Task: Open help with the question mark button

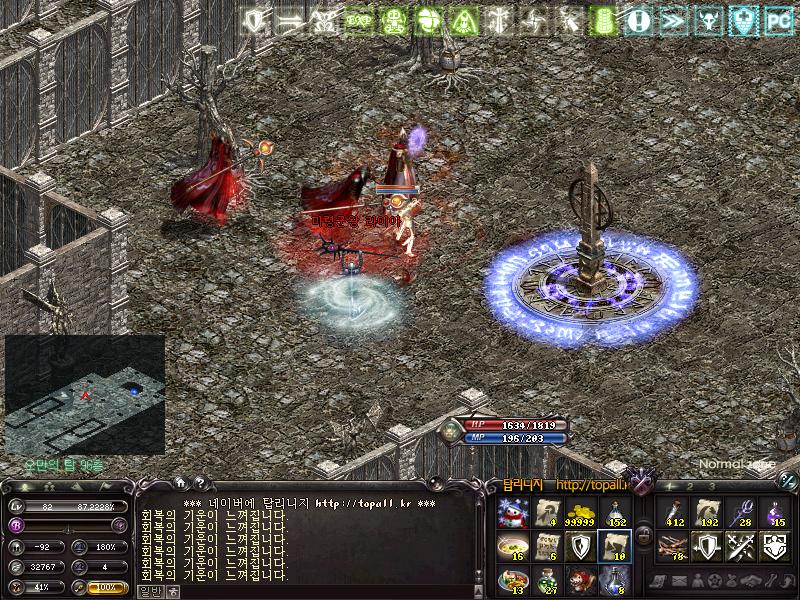Action: (198, 483)
